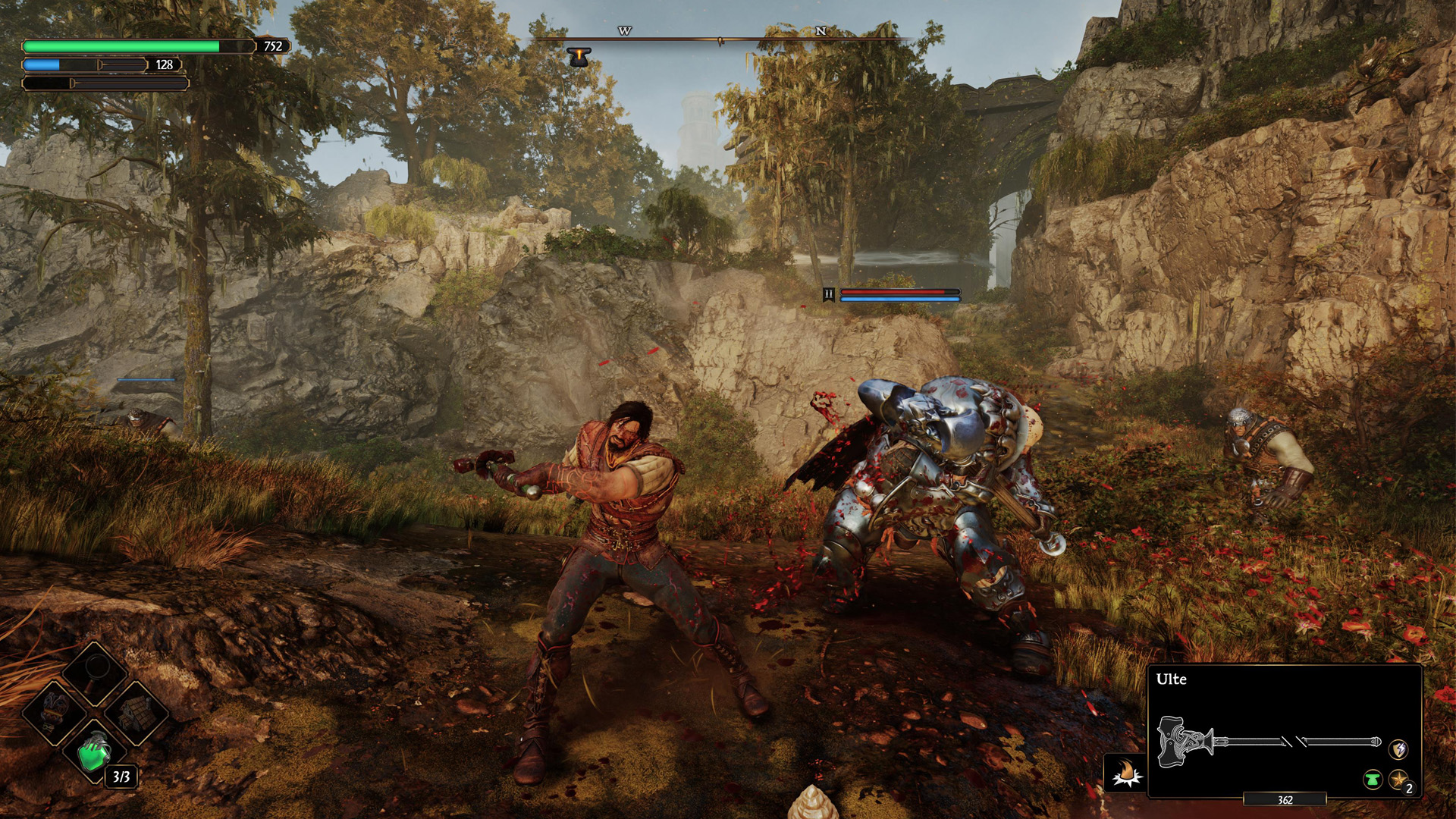Select the W heading on the compass strip
1456x819 pixels.
(624, 32)
